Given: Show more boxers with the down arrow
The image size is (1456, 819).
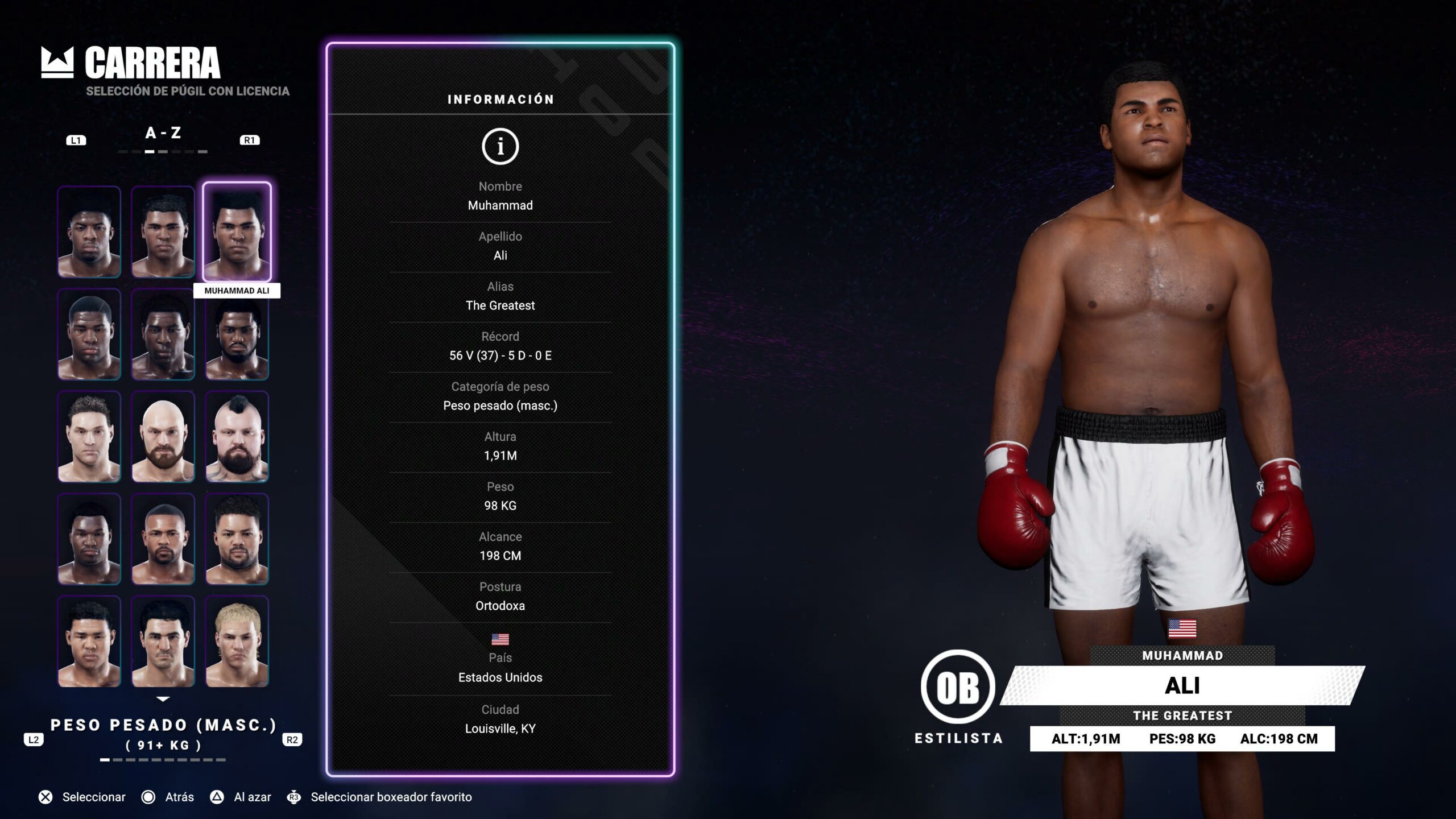Looking at the screenshot, I should [x=163, y=699].
